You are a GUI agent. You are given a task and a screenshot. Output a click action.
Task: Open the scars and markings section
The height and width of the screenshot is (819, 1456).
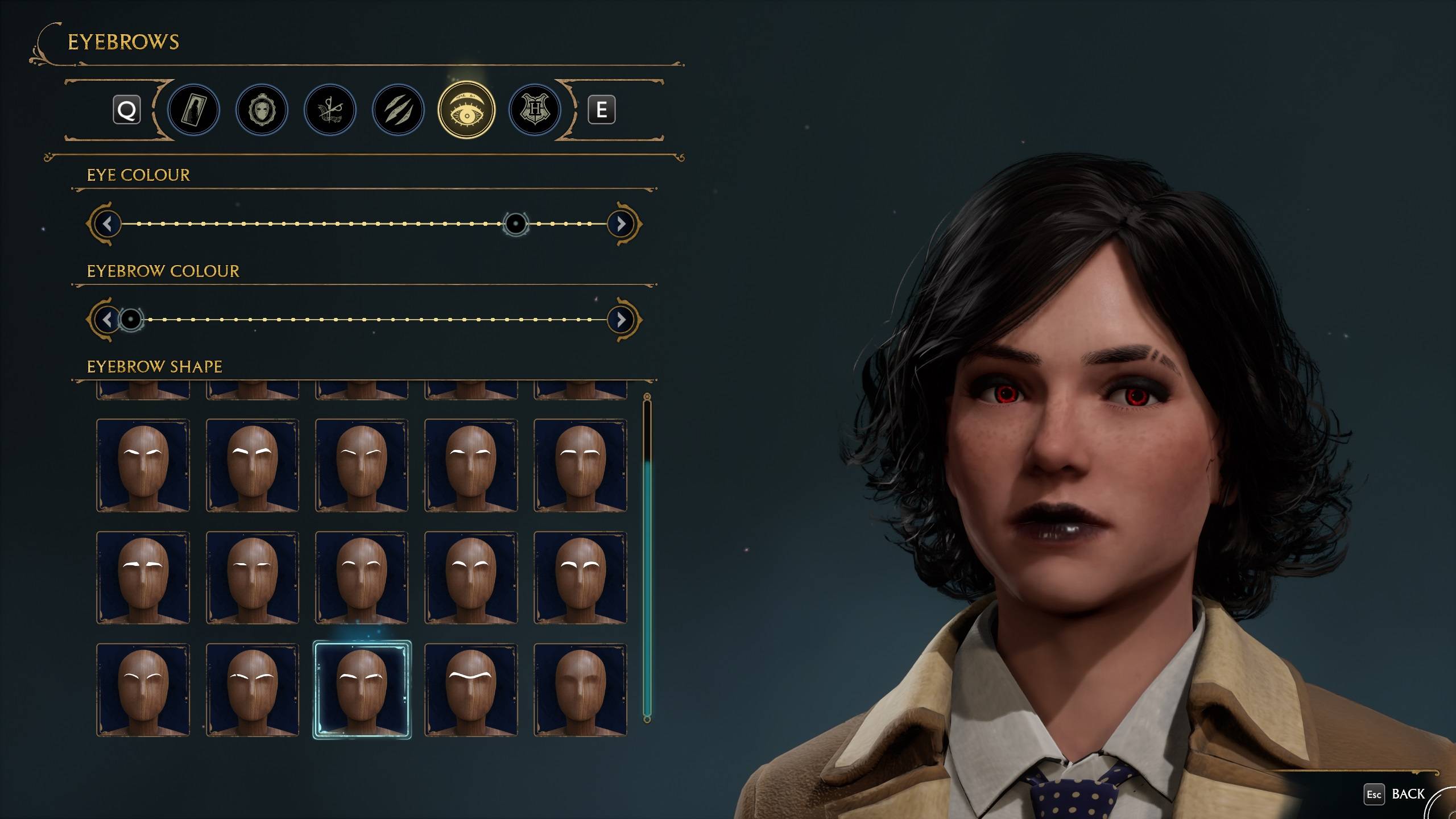(x=398, y=110)
